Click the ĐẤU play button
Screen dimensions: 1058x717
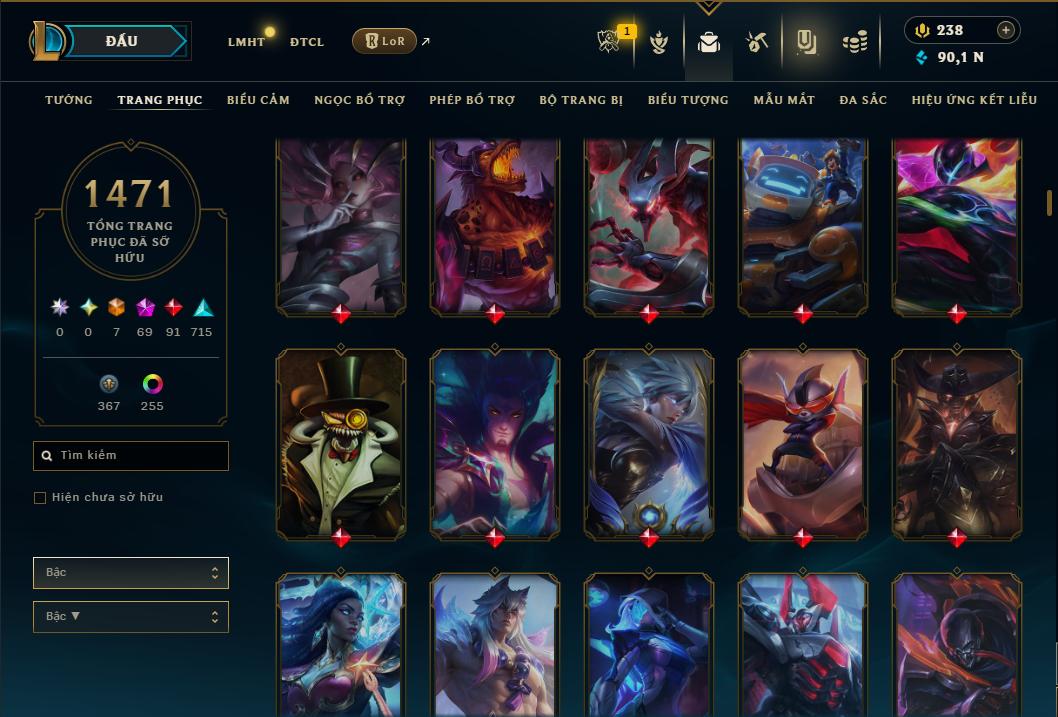coord(122,41)
